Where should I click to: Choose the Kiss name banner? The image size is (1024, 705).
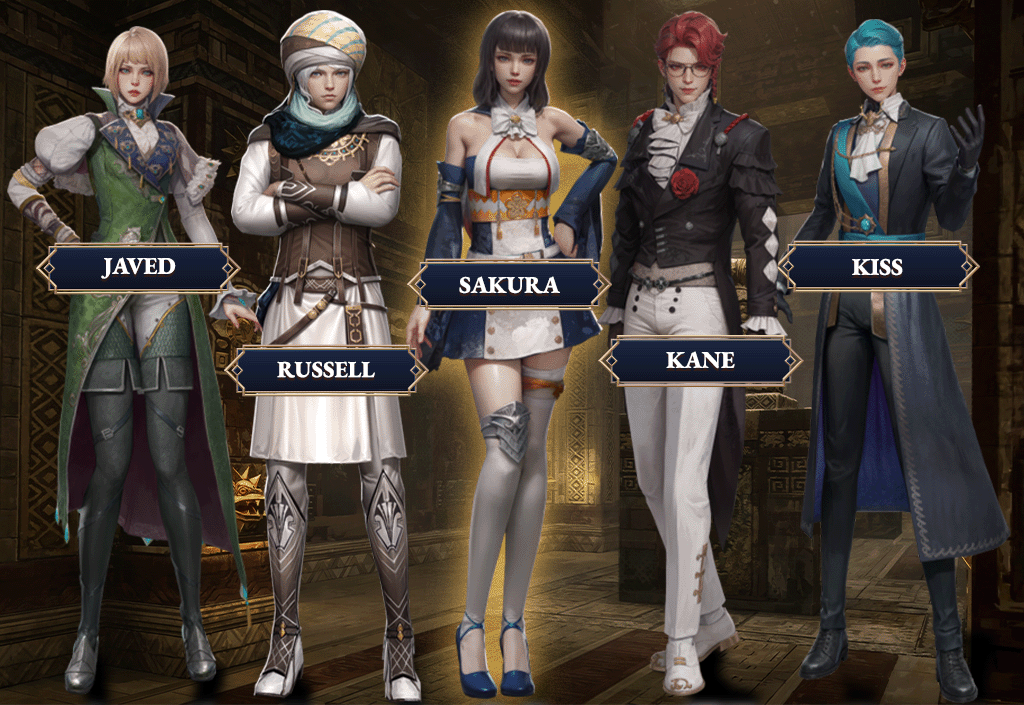[x=877, y=267]
